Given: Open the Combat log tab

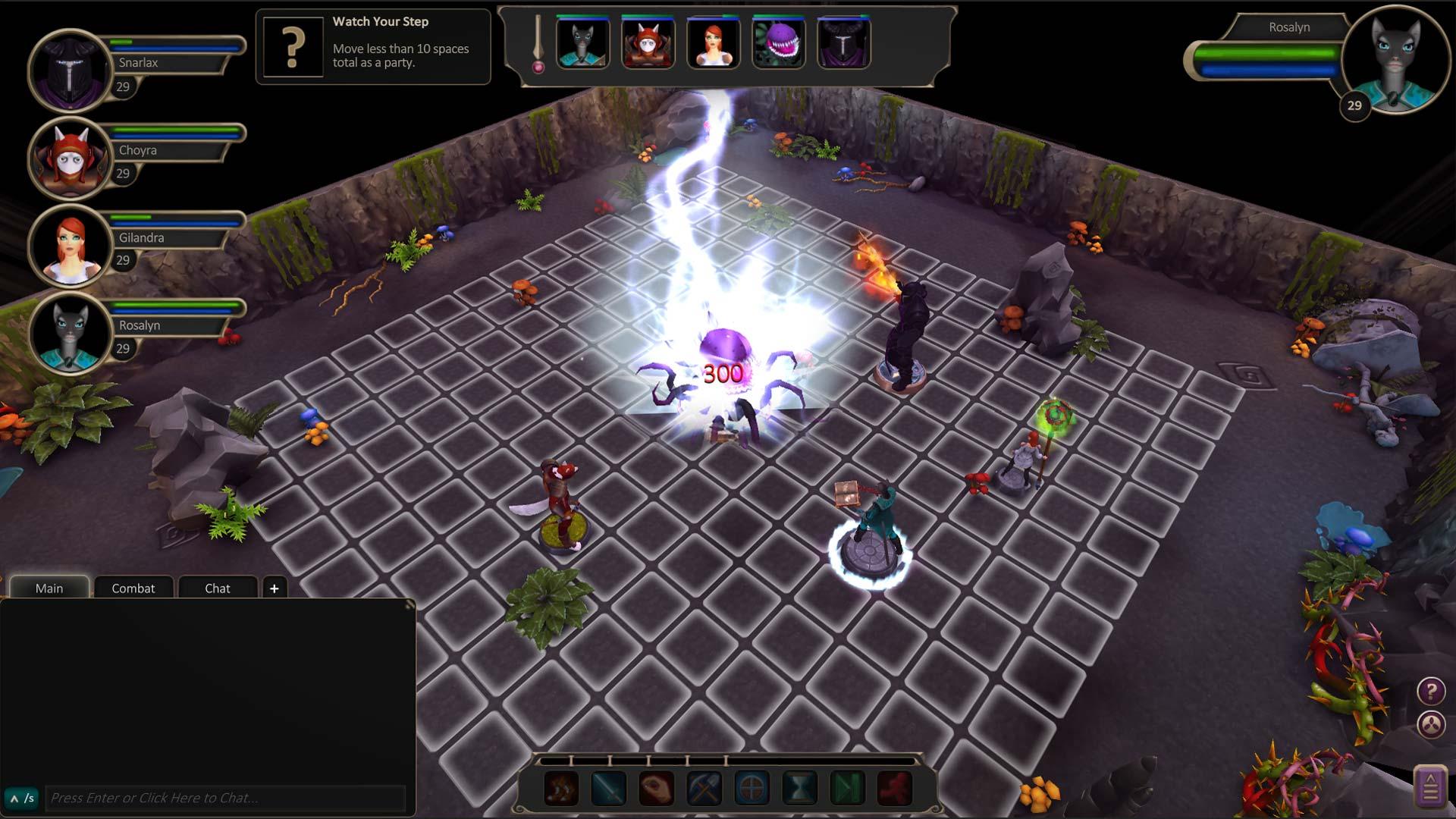Looking at the screenshot, I should coord(133,588).
